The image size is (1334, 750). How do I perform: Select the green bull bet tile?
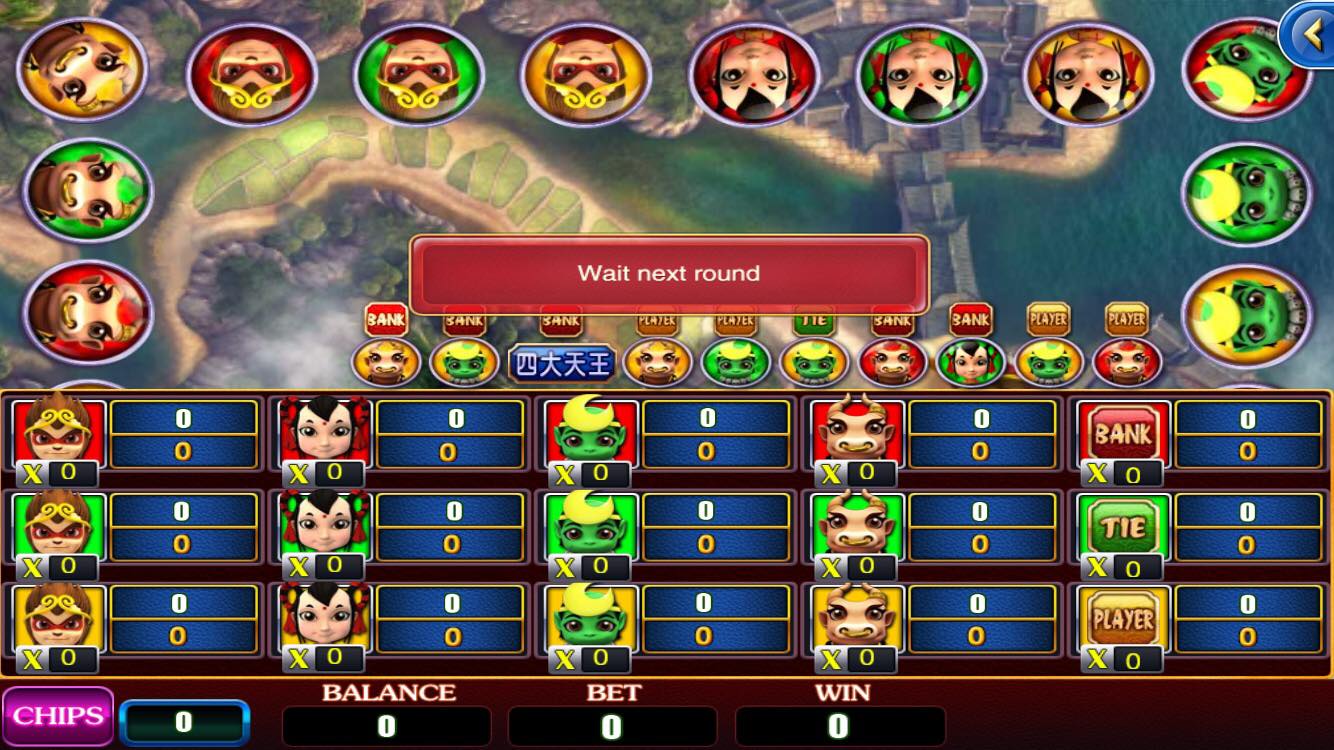point(857,527)
